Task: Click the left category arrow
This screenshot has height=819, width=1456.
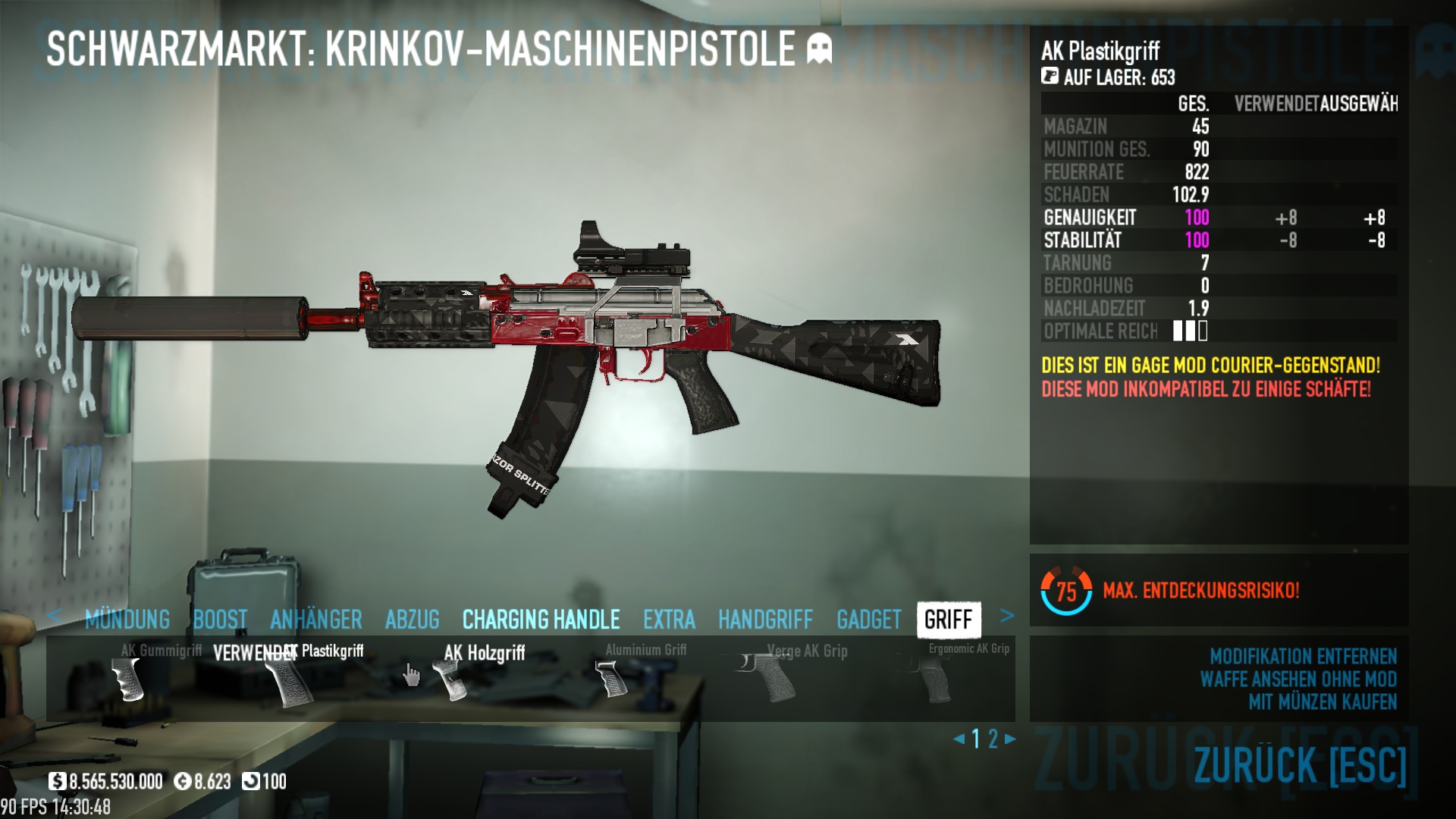Action: [x=54, y=616]
